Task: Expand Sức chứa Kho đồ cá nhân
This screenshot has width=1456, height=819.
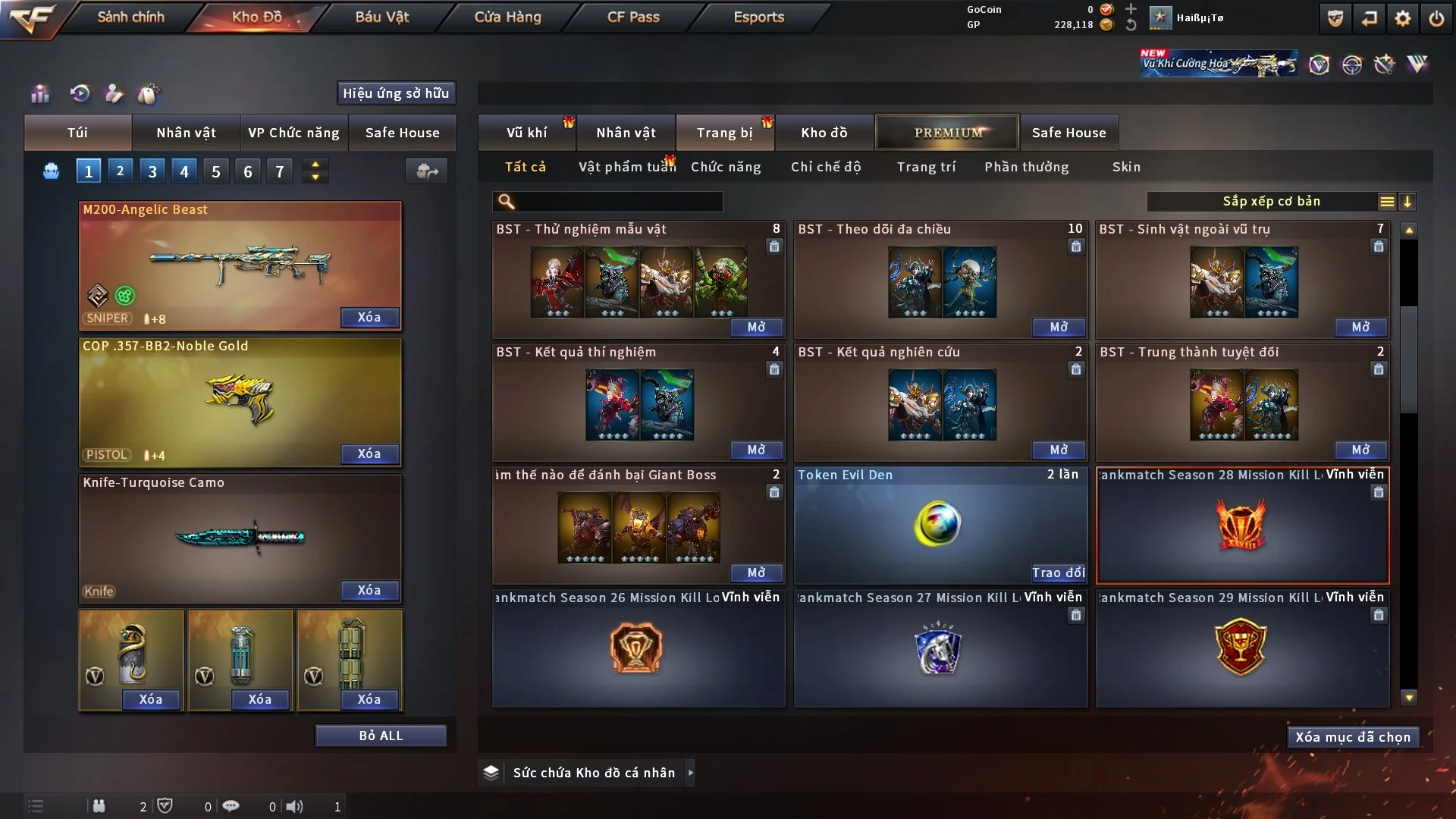Action: [x=690, y=773]
